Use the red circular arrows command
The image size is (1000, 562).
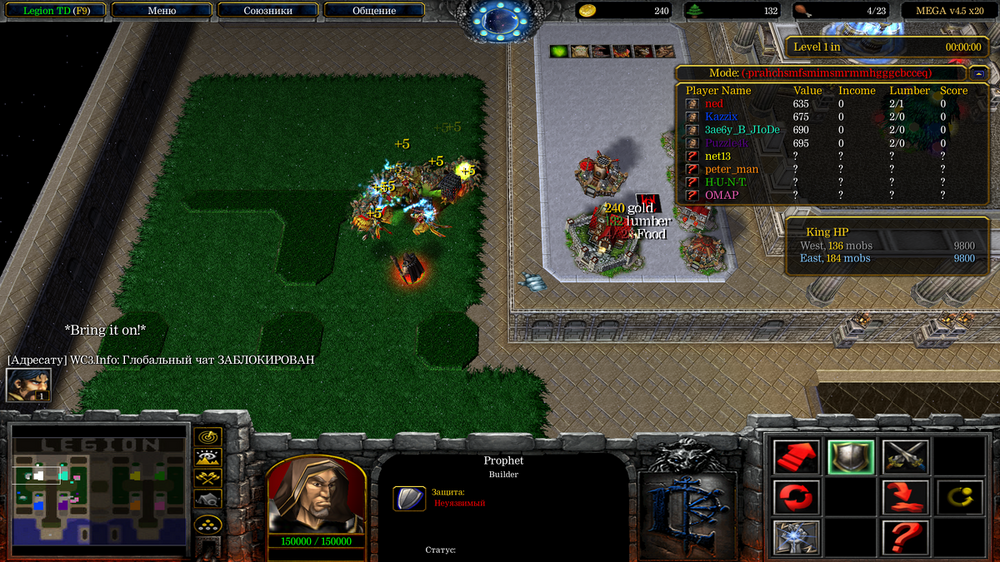coord(797,496)
